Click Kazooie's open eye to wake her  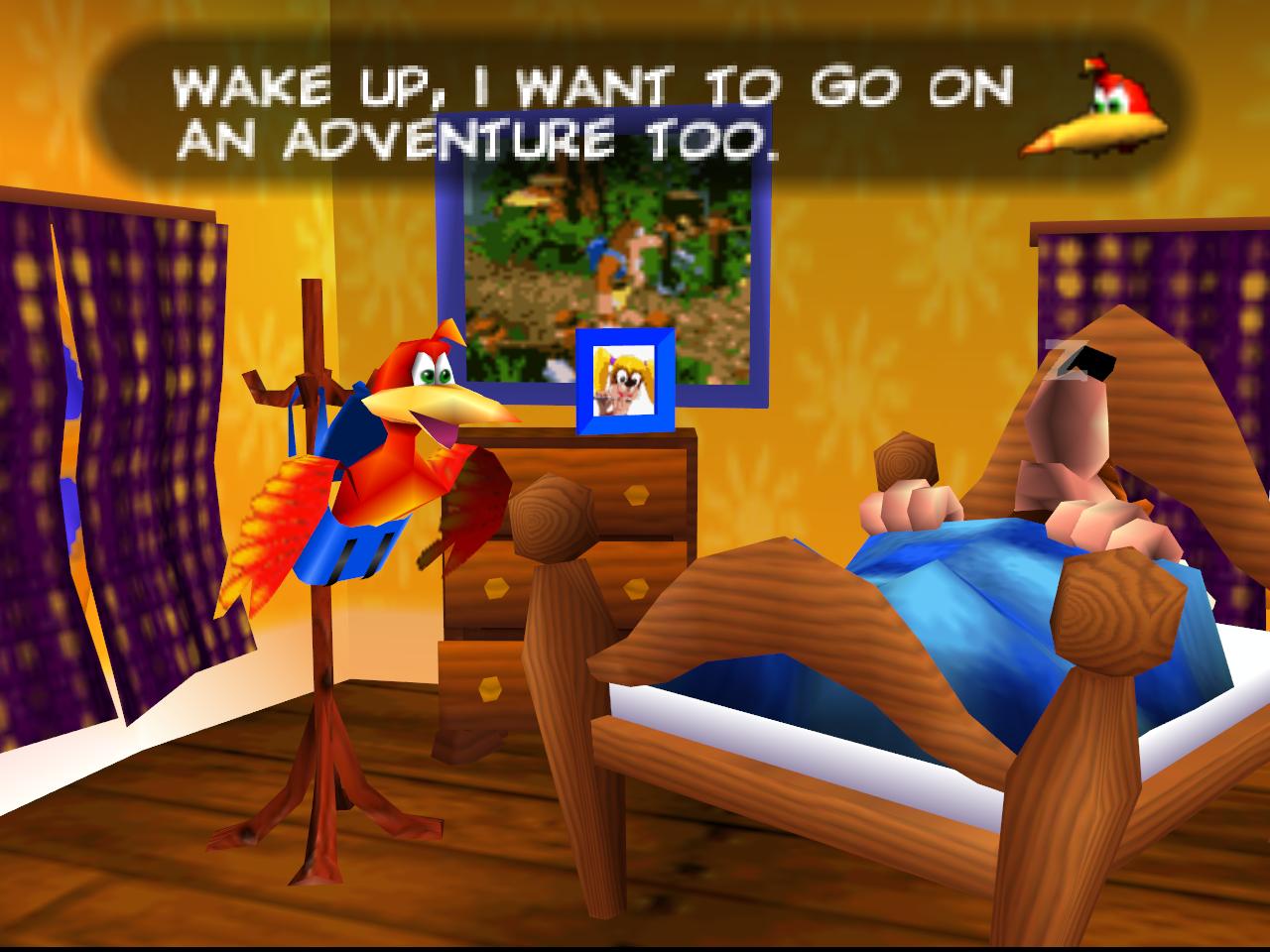click(x=427, y=377)
